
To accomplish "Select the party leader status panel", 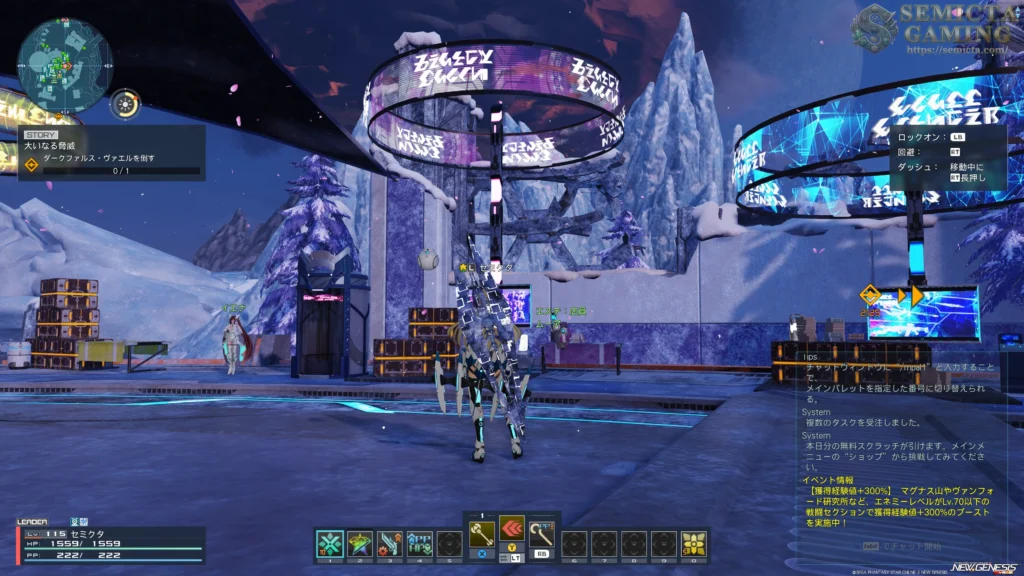I will 110,541.
